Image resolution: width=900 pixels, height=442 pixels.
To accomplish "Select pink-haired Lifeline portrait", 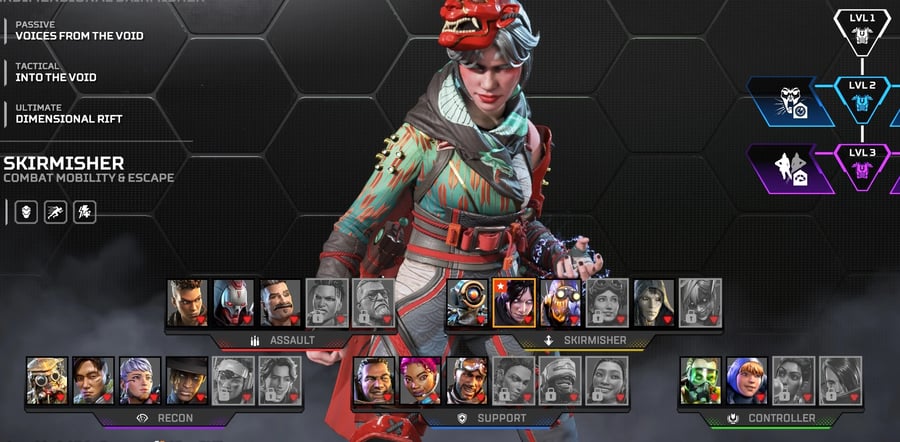I will (420, 380).
